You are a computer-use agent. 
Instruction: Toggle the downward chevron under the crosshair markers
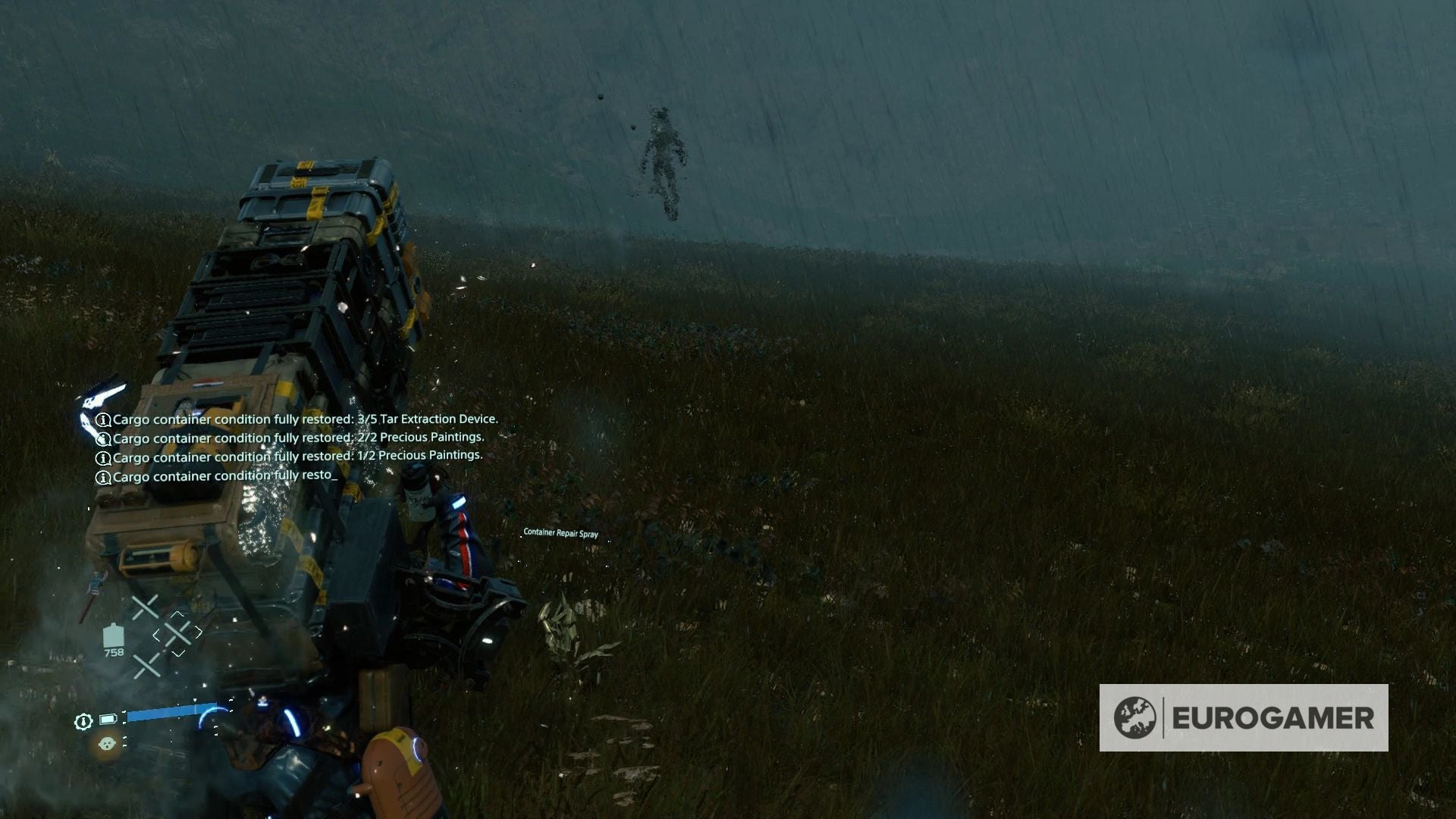pyautogui.click(x=177, y=653)
